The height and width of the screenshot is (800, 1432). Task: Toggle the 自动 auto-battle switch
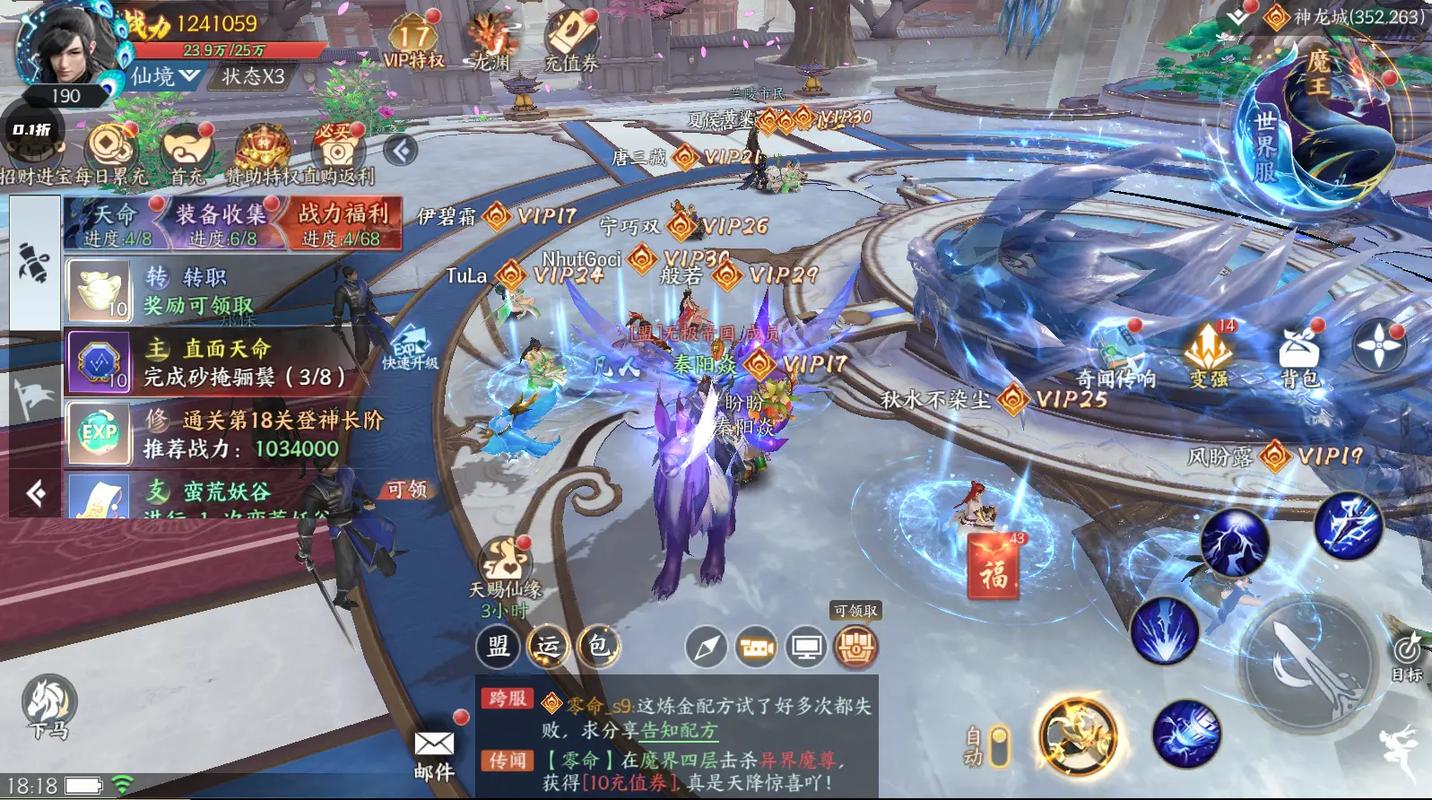pos(997,746)
